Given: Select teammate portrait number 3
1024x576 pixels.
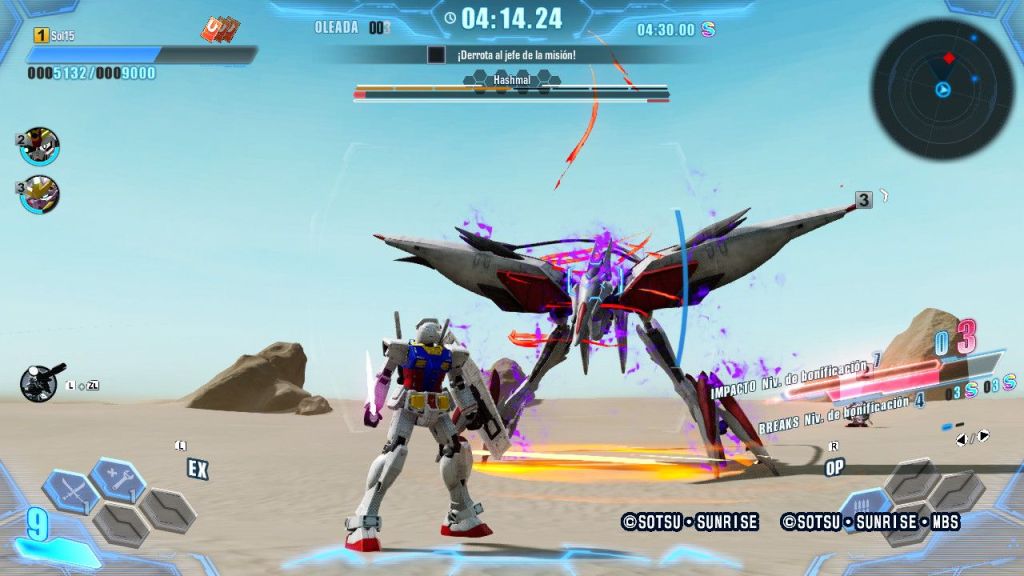Looking at the screenshot, I should (x=41, y=193).
